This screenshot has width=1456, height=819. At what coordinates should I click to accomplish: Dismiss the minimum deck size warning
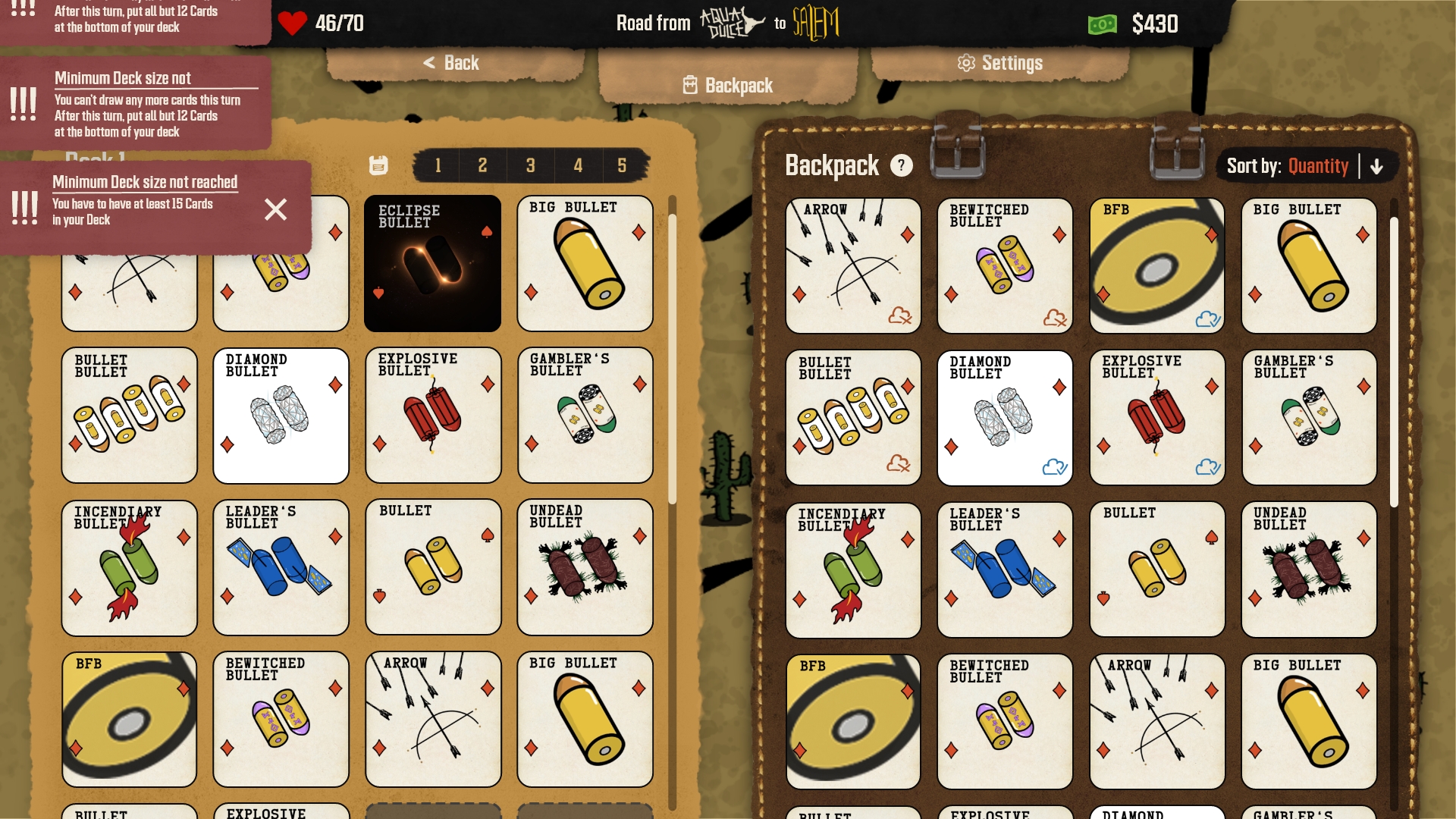pos(275,209)
